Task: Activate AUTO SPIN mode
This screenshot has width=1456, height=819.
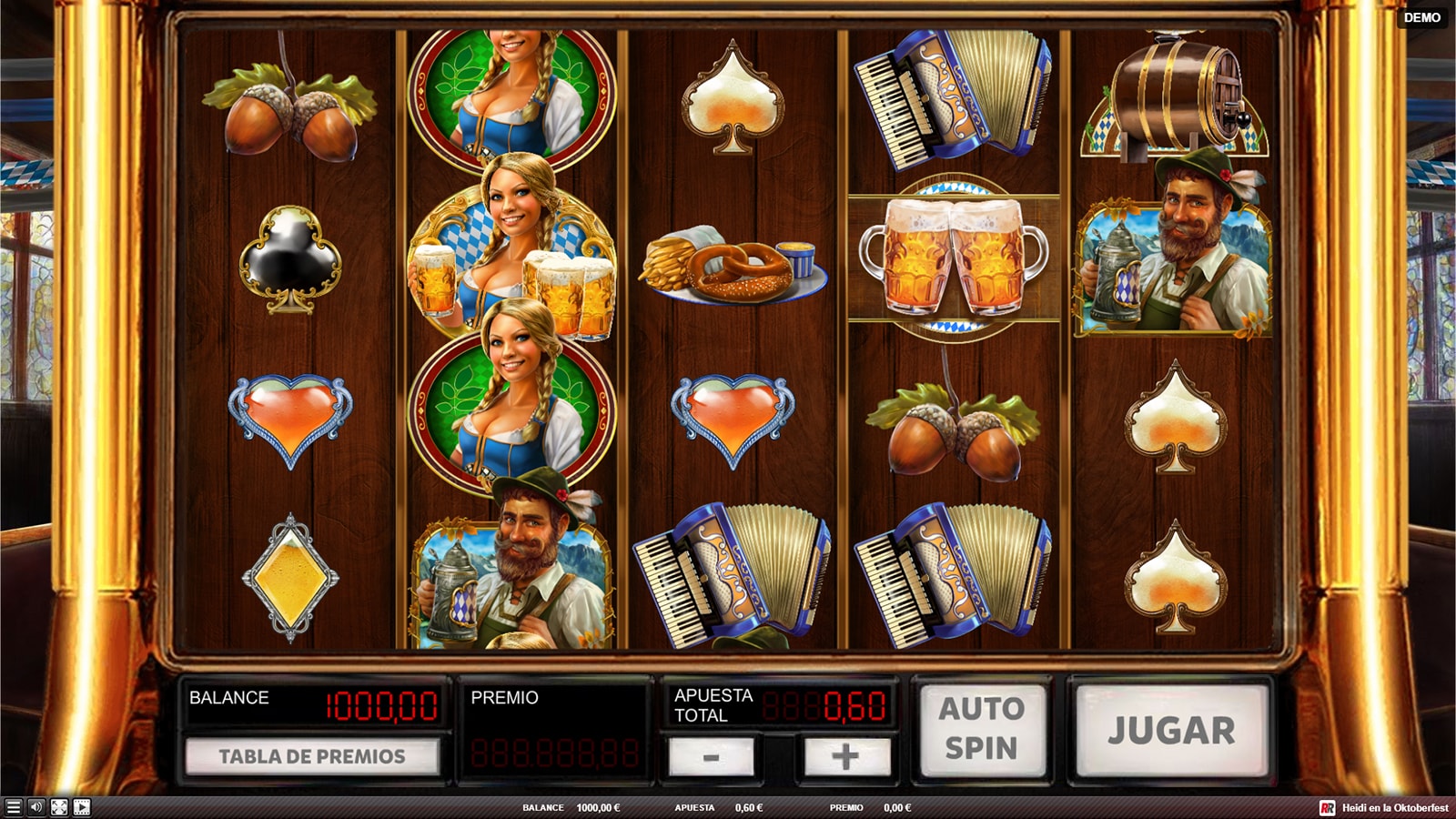Action: [982, 728]
